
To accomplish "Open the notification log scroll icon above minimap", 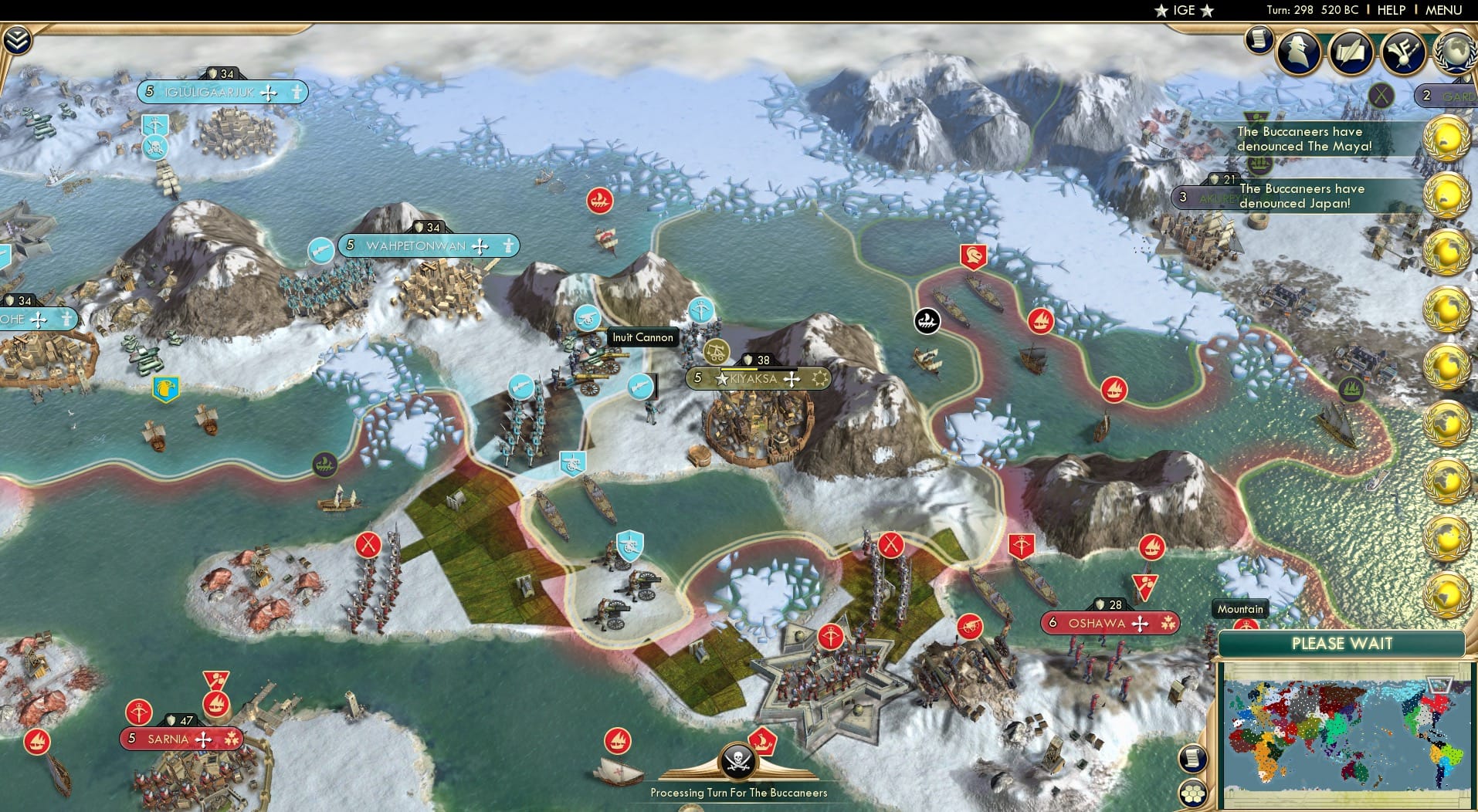I will click(x=1192, y=756).
